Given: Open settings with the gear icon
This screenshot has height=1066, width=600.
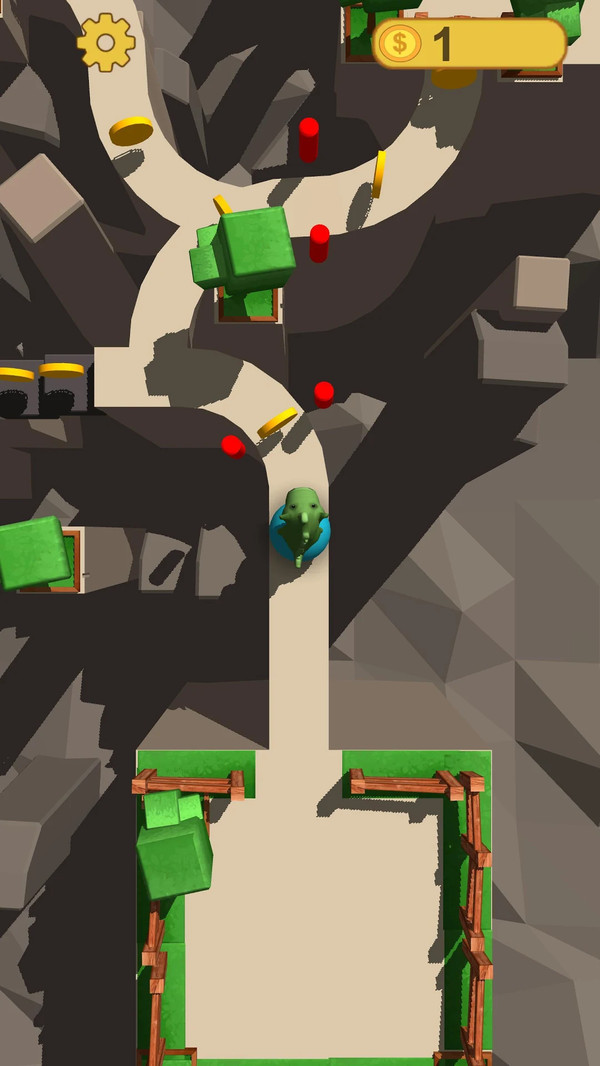Looking at the screenshot, I should pos(106,42).
